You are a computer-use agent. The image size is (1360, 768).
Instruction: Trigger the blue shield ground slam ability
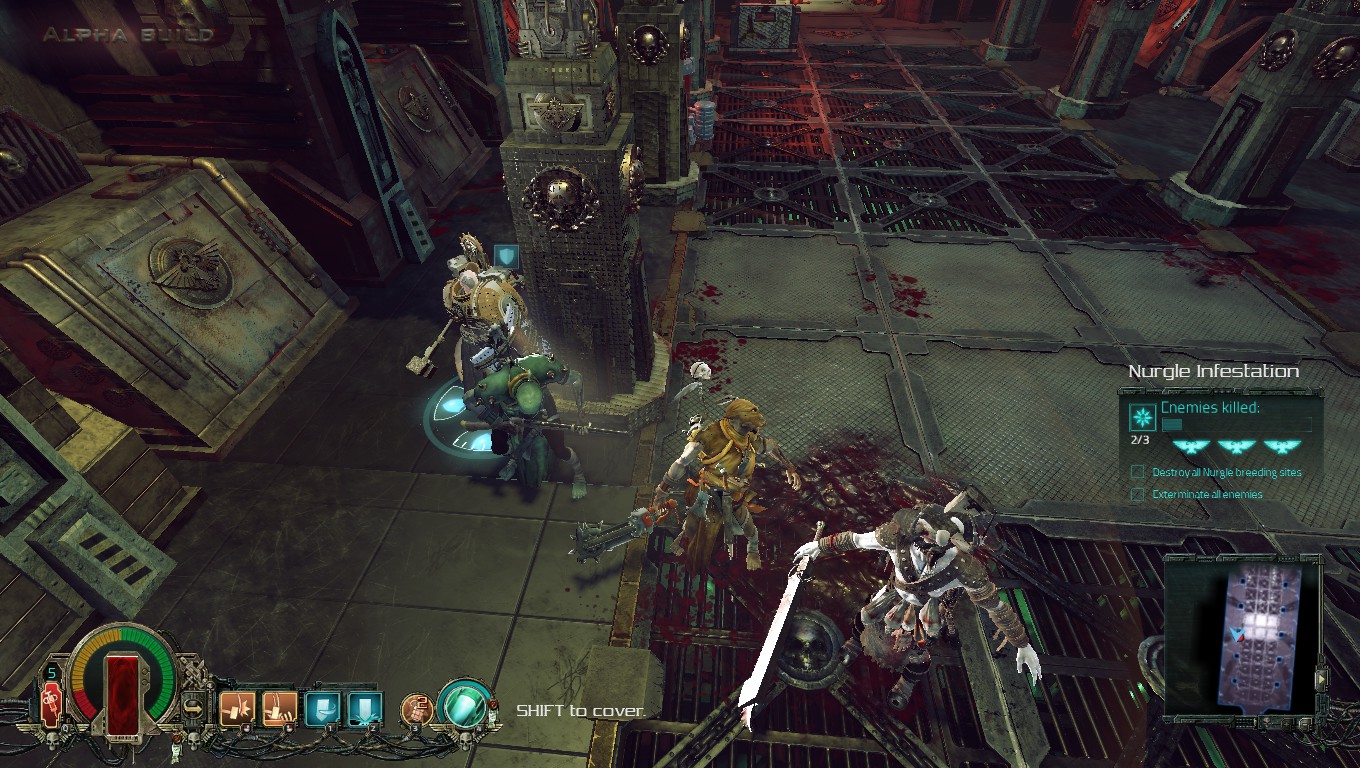pyautogui.click(x=364, y=708)
